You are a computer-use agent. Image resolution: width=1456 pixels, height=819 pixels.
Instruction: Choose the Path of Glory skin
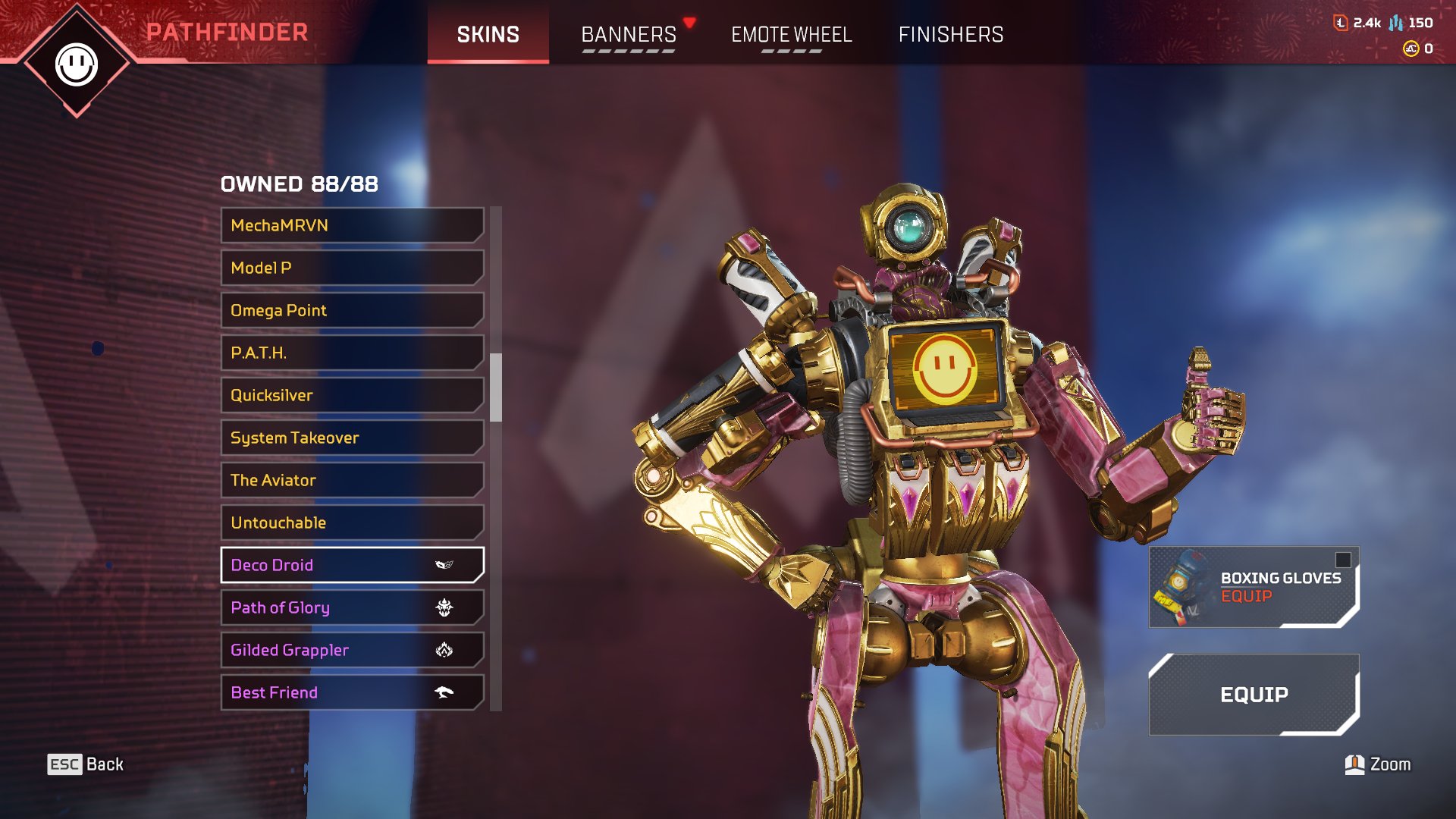352,607
